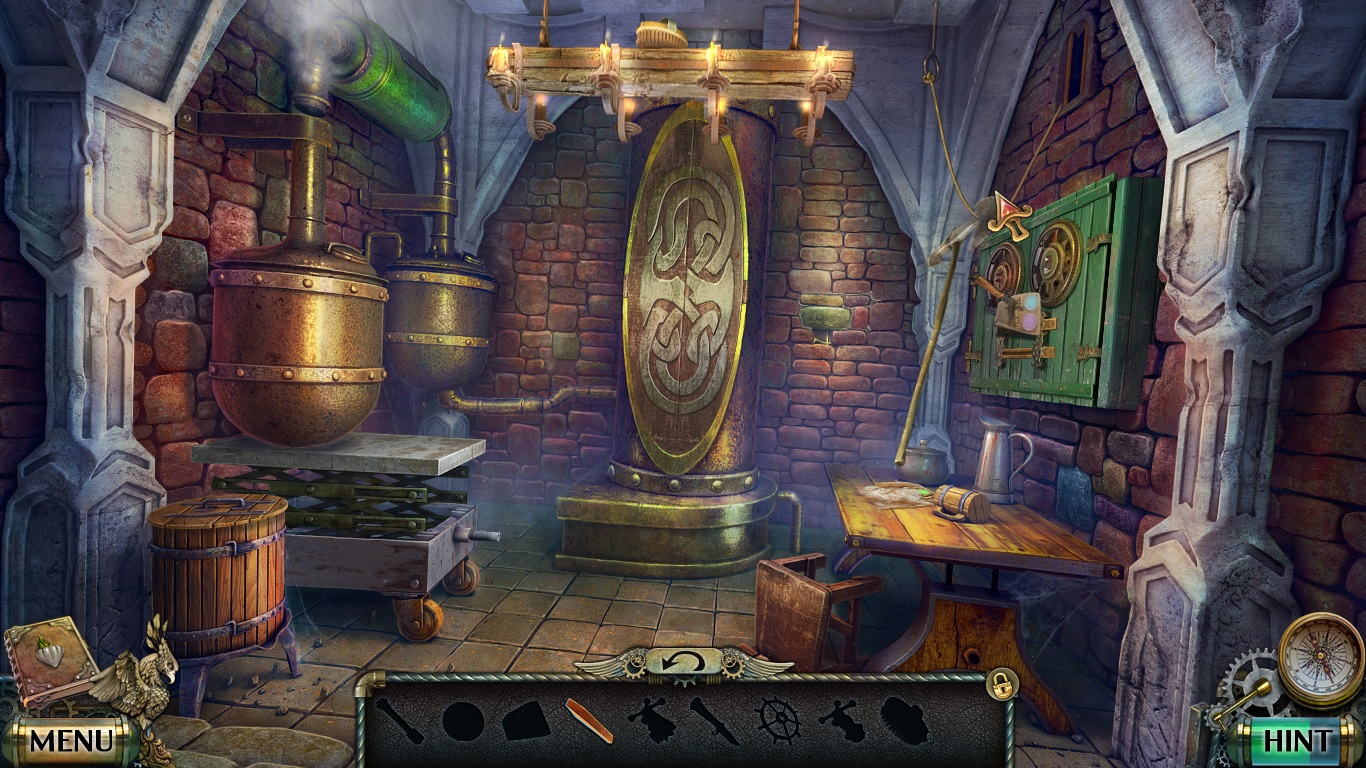1366x768 pixels.
Task: Click the pewter pitcher on the wooden table
Action: (x=994, y=458)
